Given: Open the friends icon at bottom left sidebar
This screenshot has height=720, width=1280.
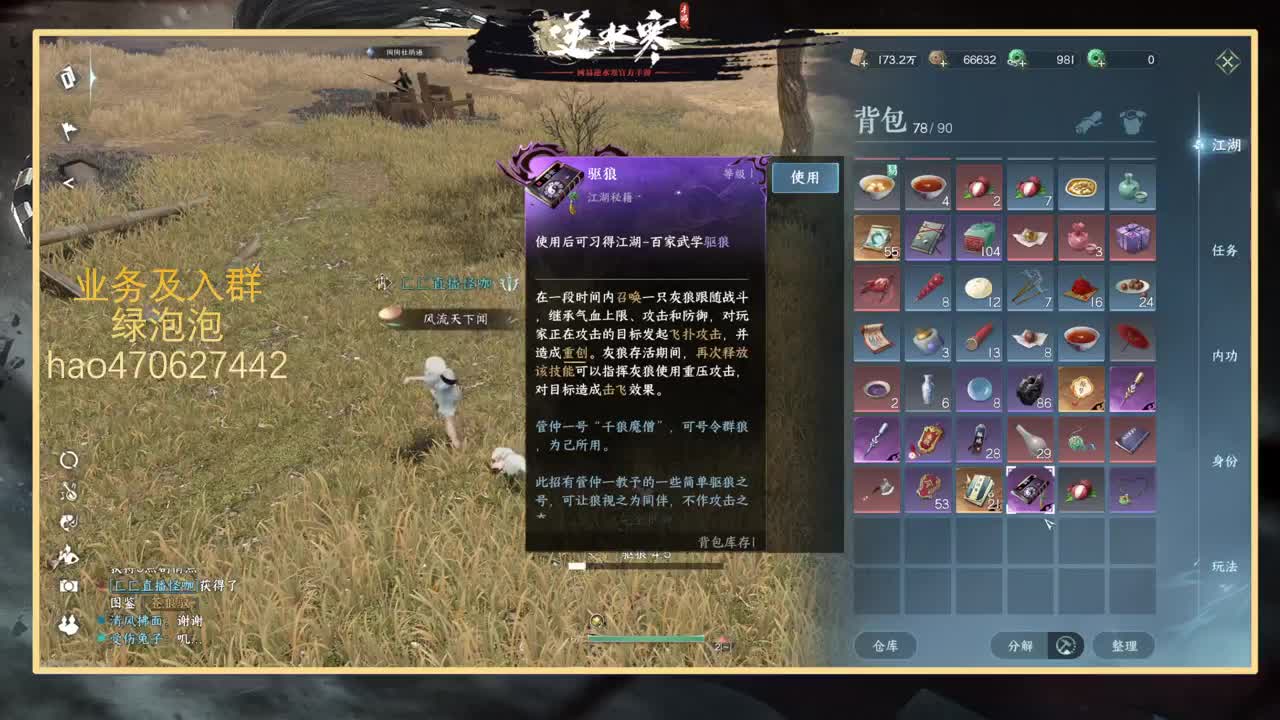Looking at the screenshot, I should pyautogui.click(x=68, y=625).
